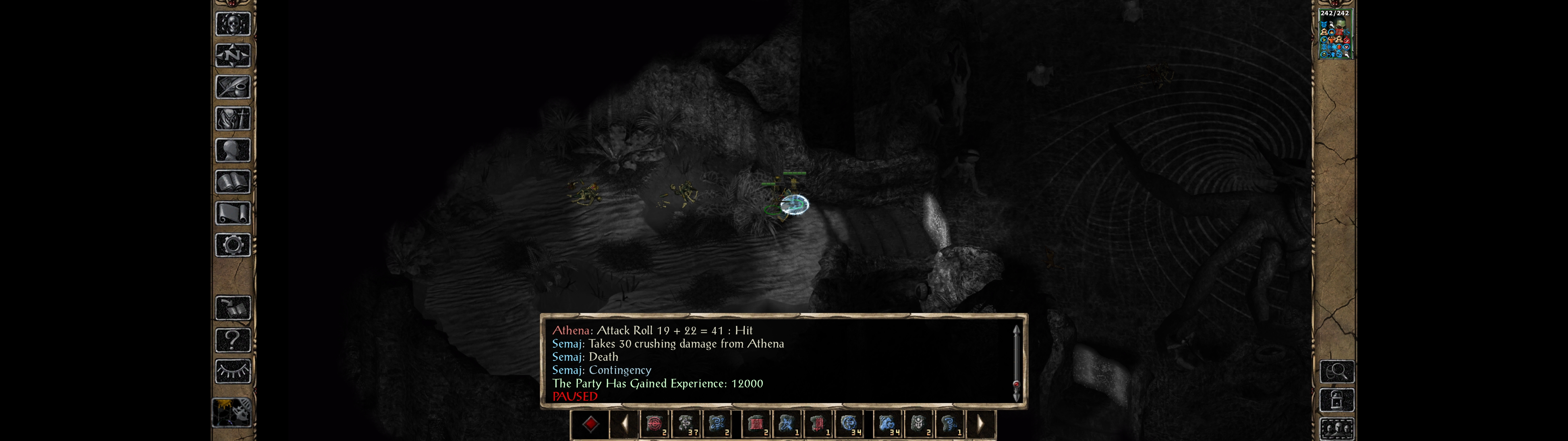Toggle the padlock button
This screenshot has width=1568, height=441.
point(1336,400)
